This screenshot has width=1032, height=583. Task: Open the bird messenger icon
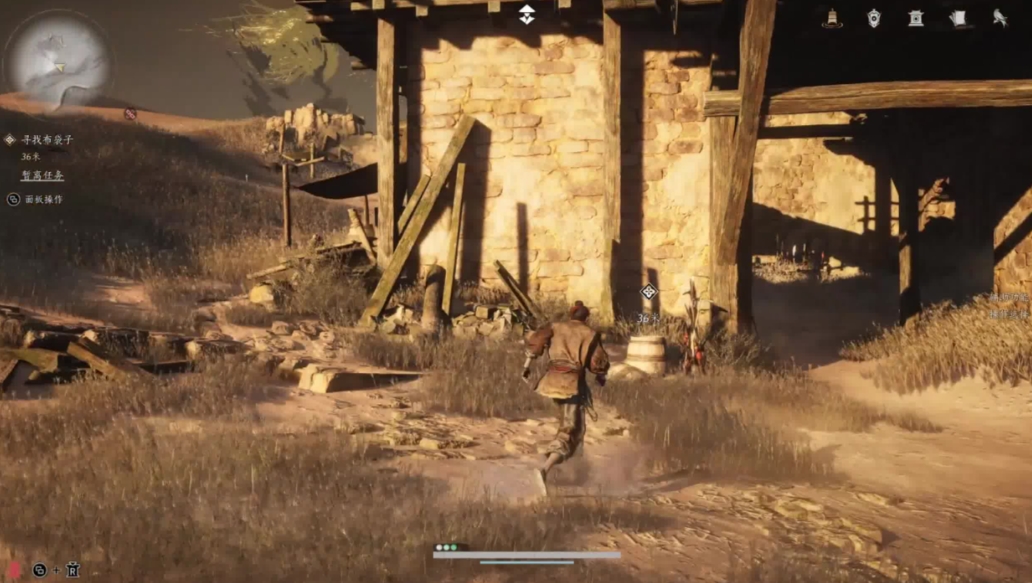999,17
